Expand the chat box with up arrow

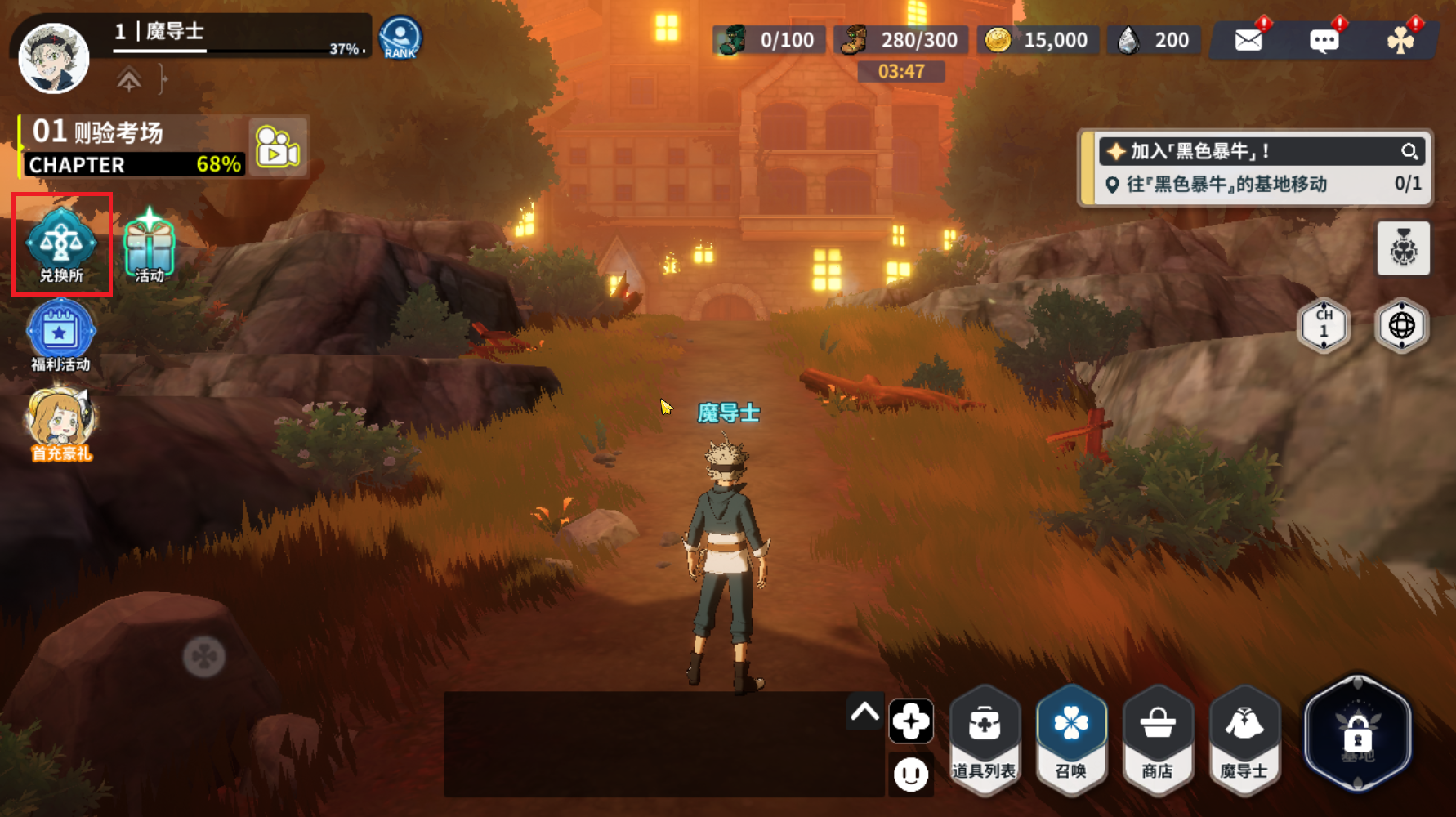click(x=864, y=712)
